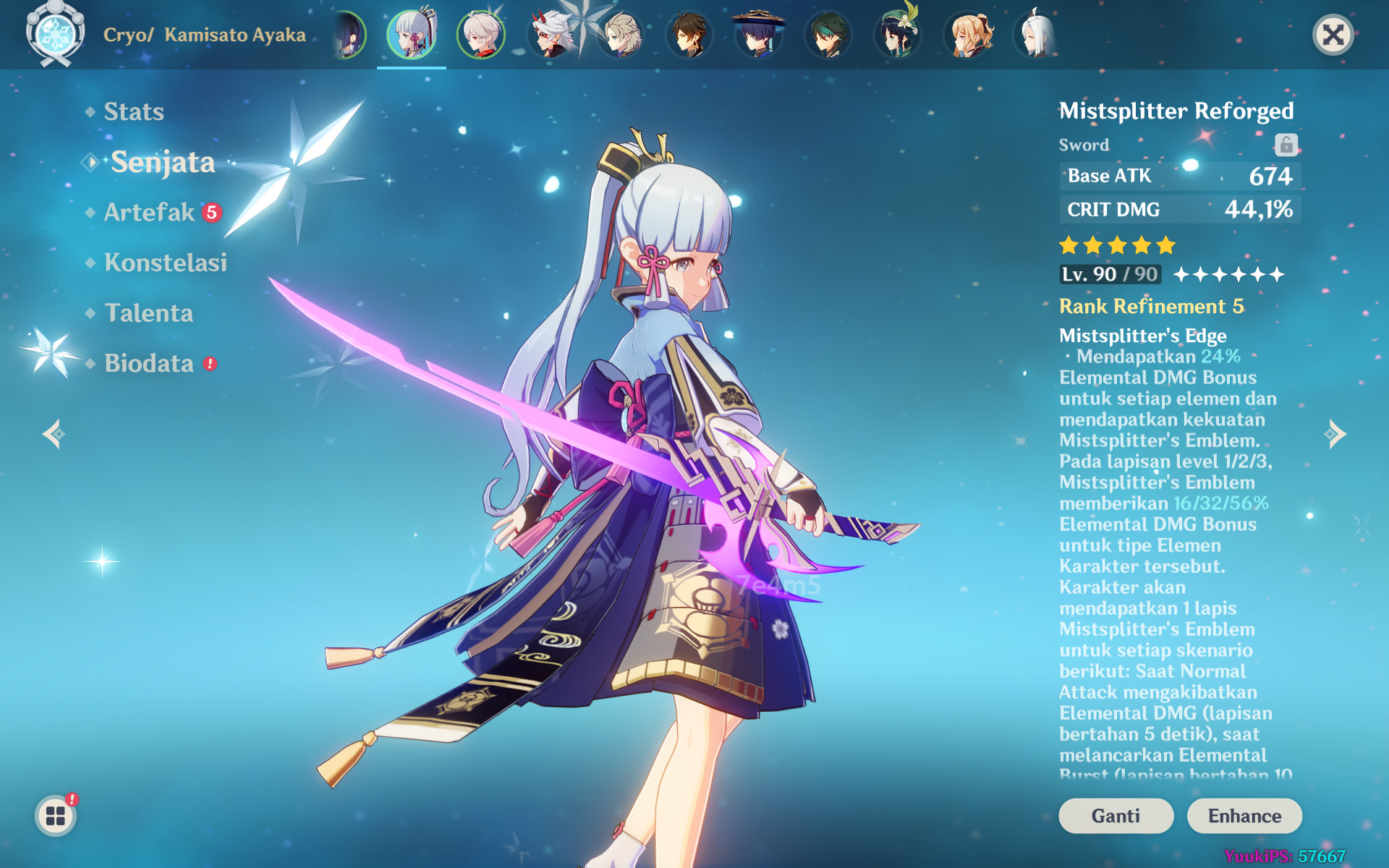Switch to the Stats section

tap(134, 111)
